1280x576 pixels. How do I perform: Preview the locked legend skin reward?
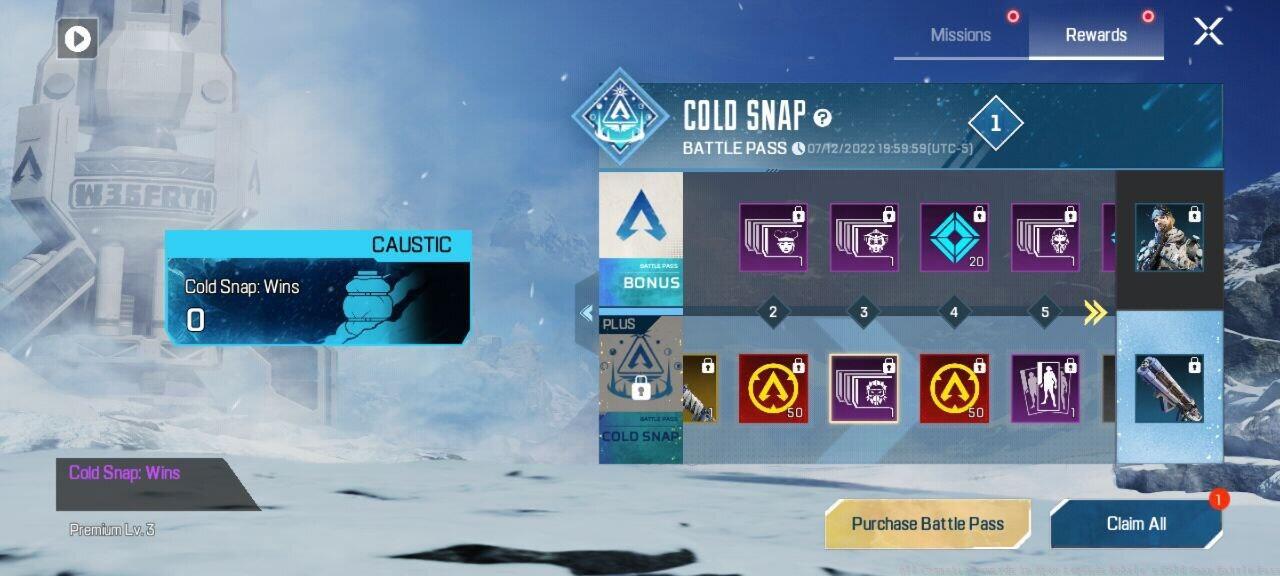coord(1169,238)
